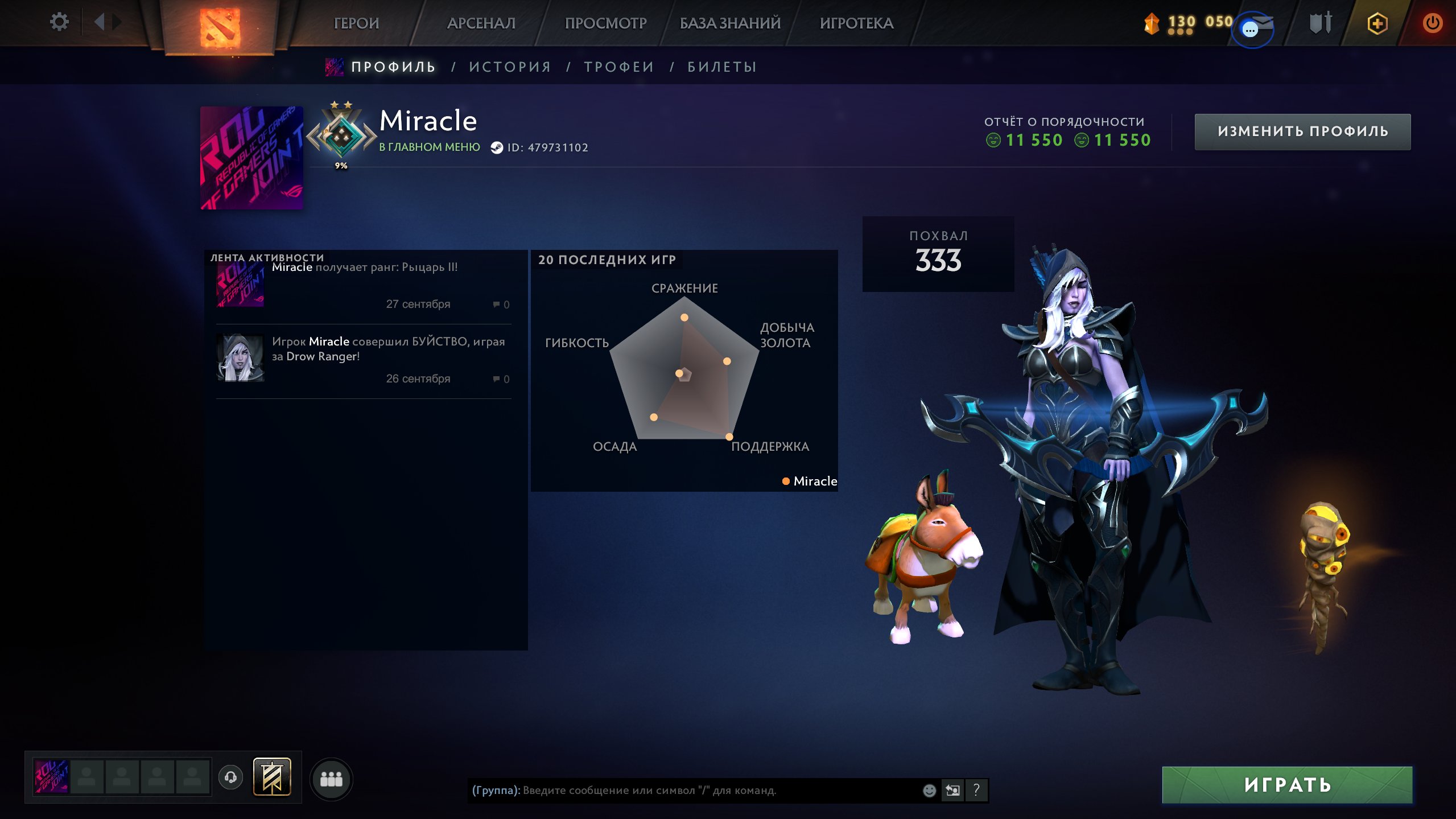
Task: Open the АРСЕНАЛ menu
Action: [481, 23]
